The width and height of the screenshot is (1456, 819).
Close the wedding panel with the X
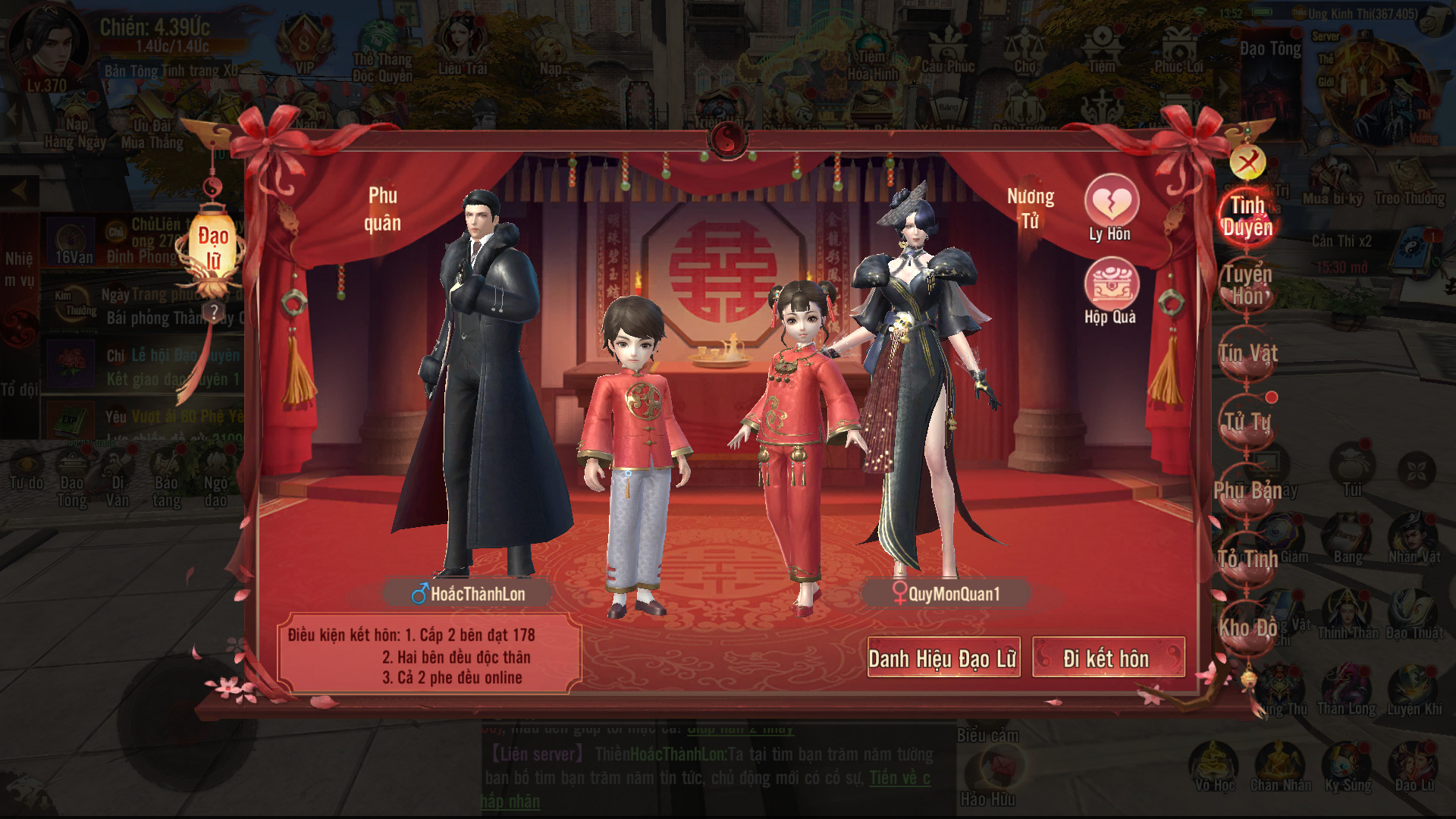point(1247,162)
